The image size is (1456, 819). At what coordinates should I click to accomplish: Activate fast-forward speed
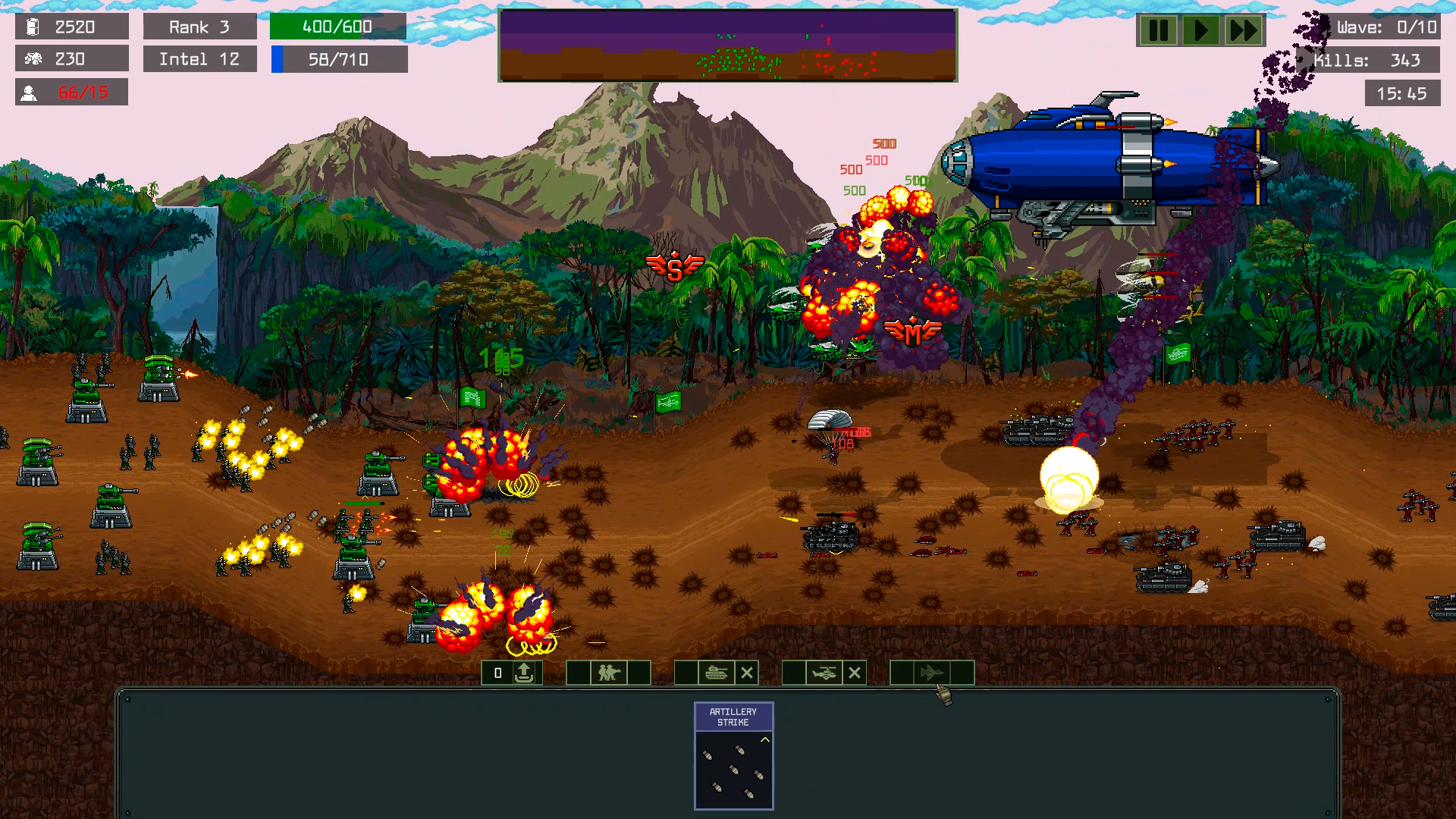click(x=1244, y=31)
